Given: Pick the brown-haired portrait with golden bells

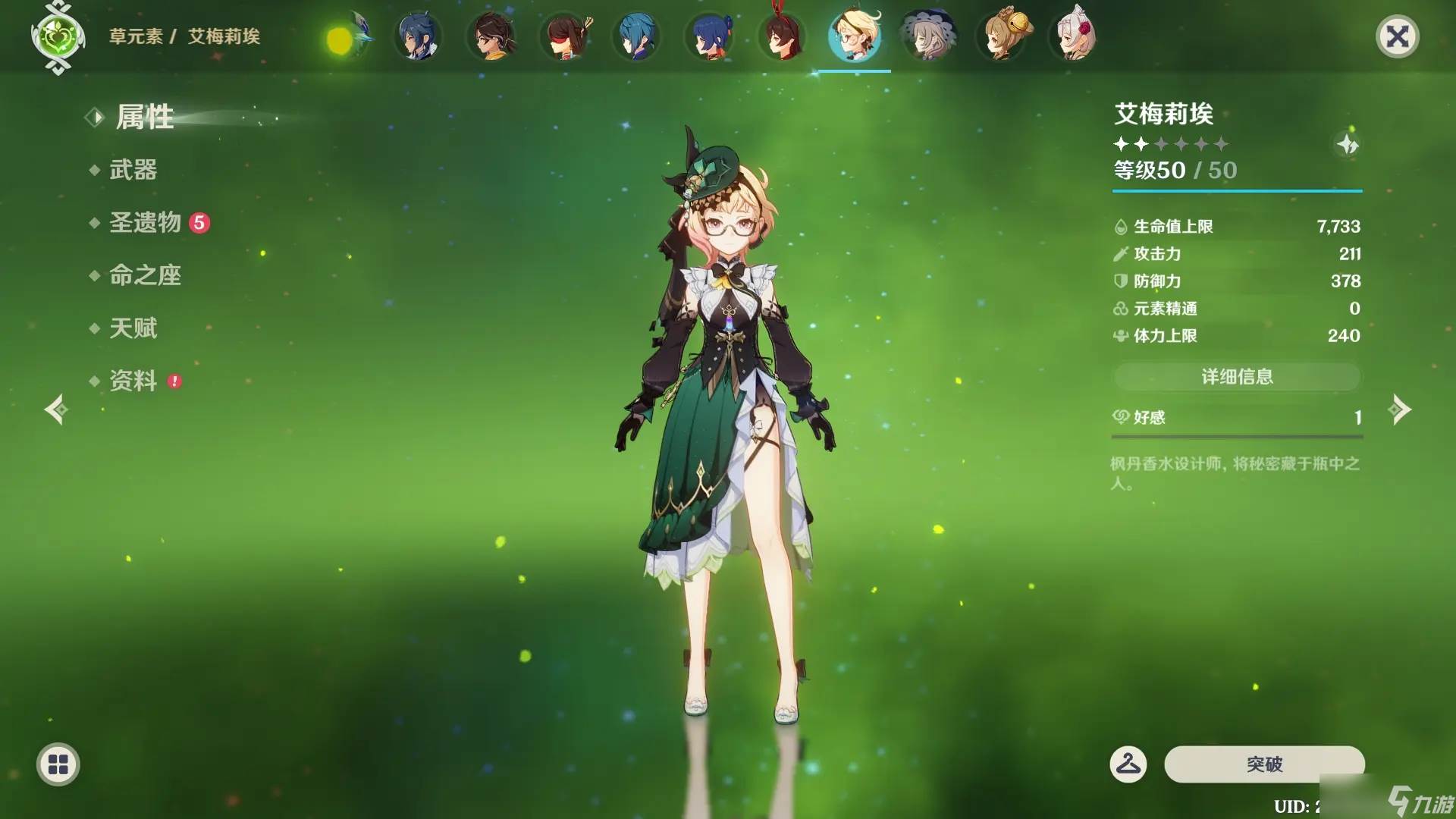Looking at the screenshot, I should [x=1003, y=36].
